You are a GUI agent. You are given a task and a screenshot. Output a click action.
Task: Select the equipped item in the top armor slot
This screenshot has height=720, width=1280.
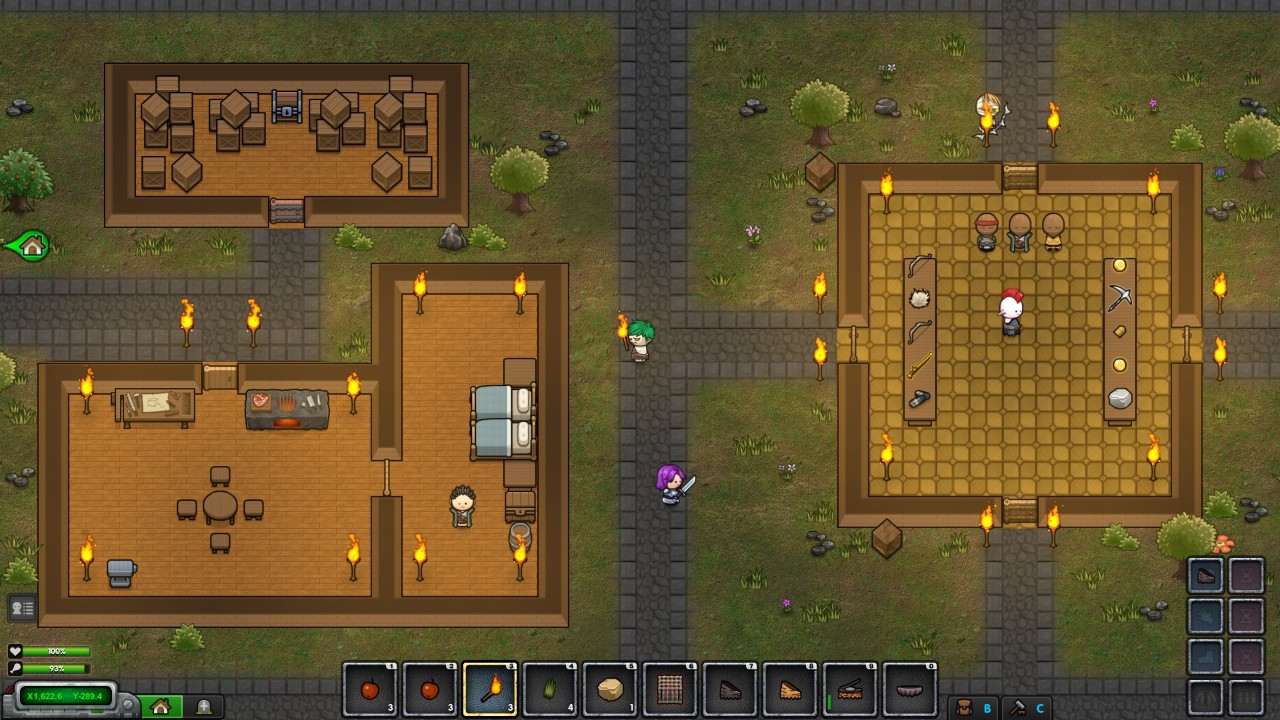tap(1206, 576)
